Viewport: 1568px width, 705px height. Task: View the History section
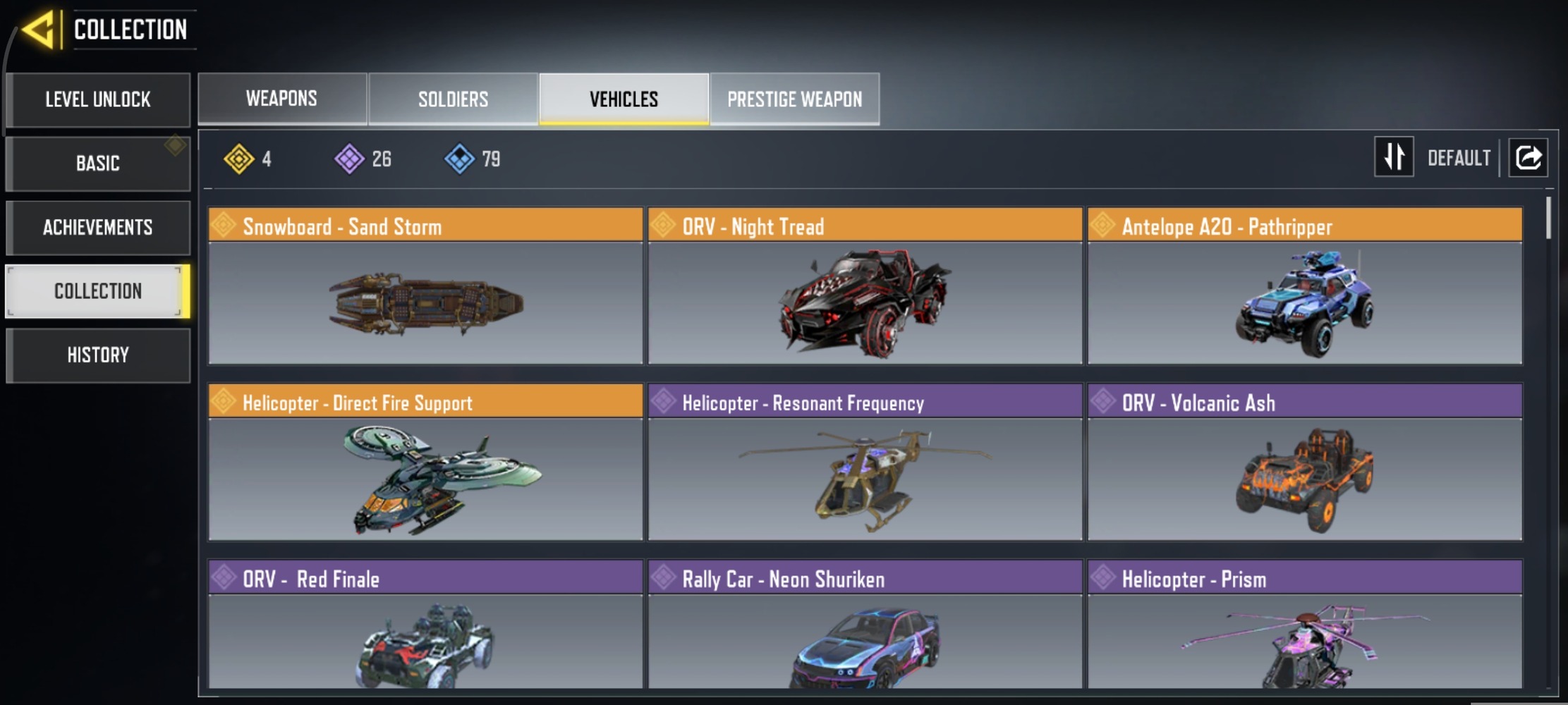click(98, 355)
